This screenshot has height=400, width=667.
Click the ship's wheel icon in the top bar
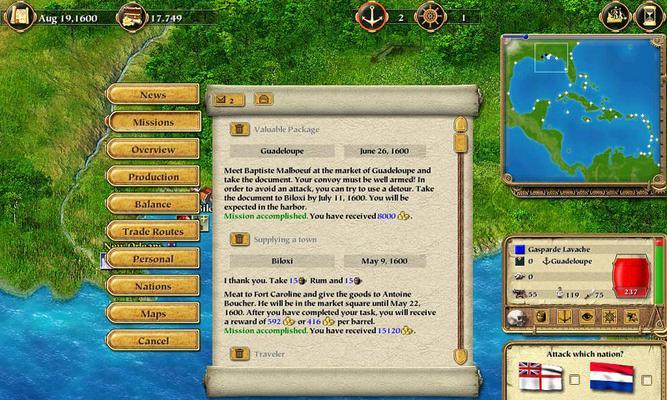tap(432, 16)
